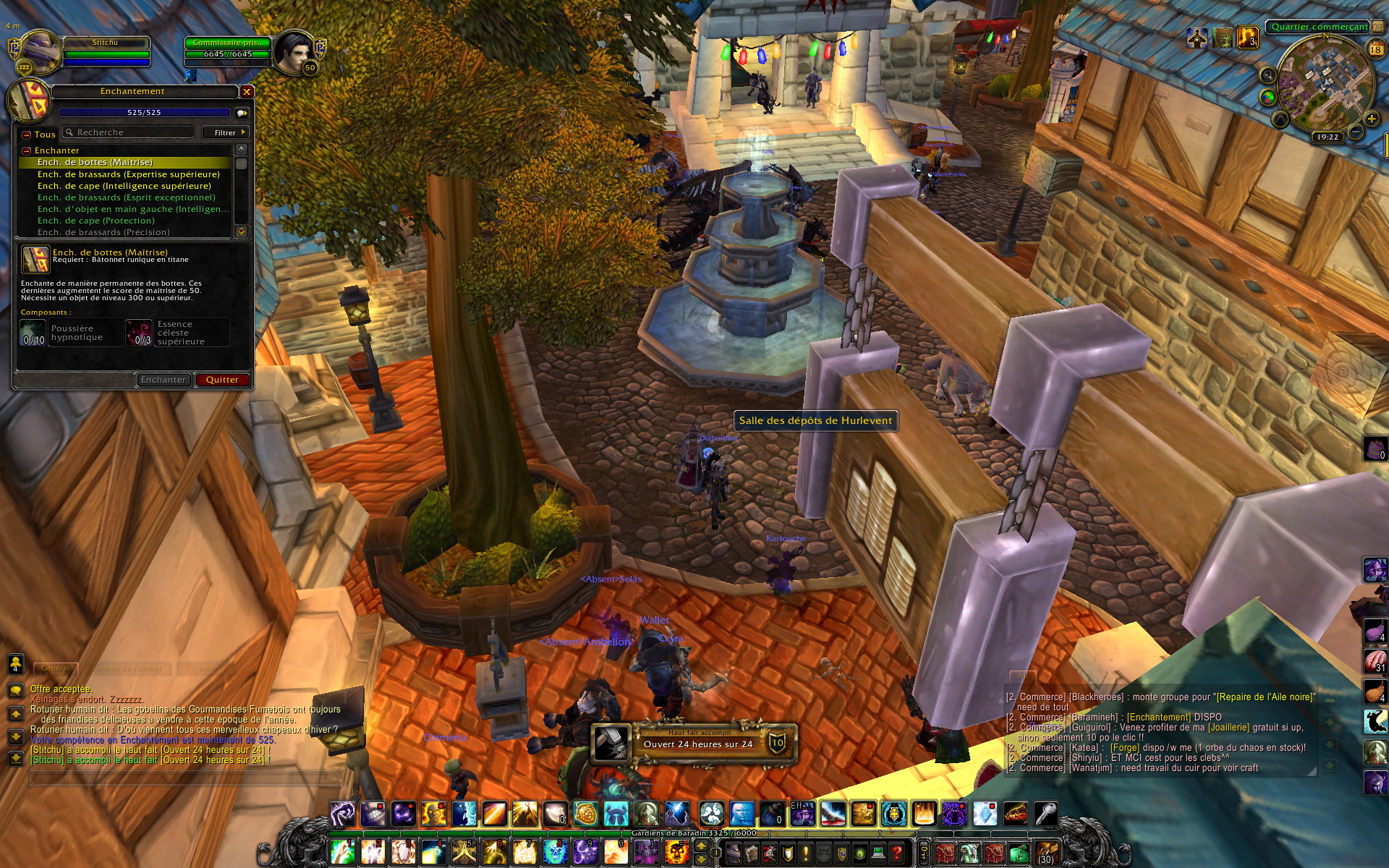Activate the green skull ability in slot 8
This screenshot has width=1389, height=868.
[555, 852]
